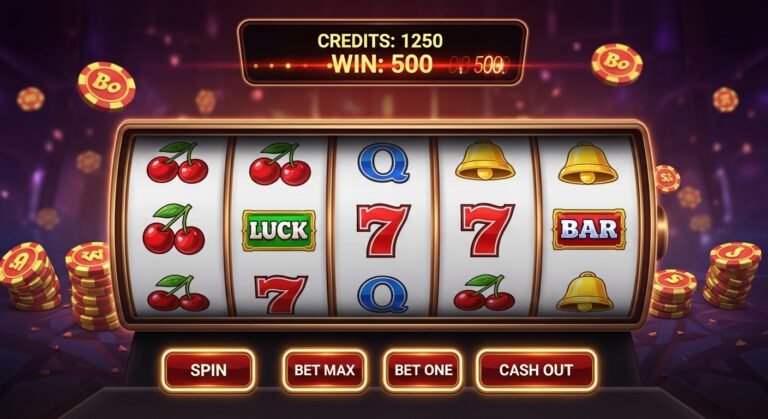Screen dimensions: 768x419
Task: Click the CASH OUT button
Action: (536, 370)
